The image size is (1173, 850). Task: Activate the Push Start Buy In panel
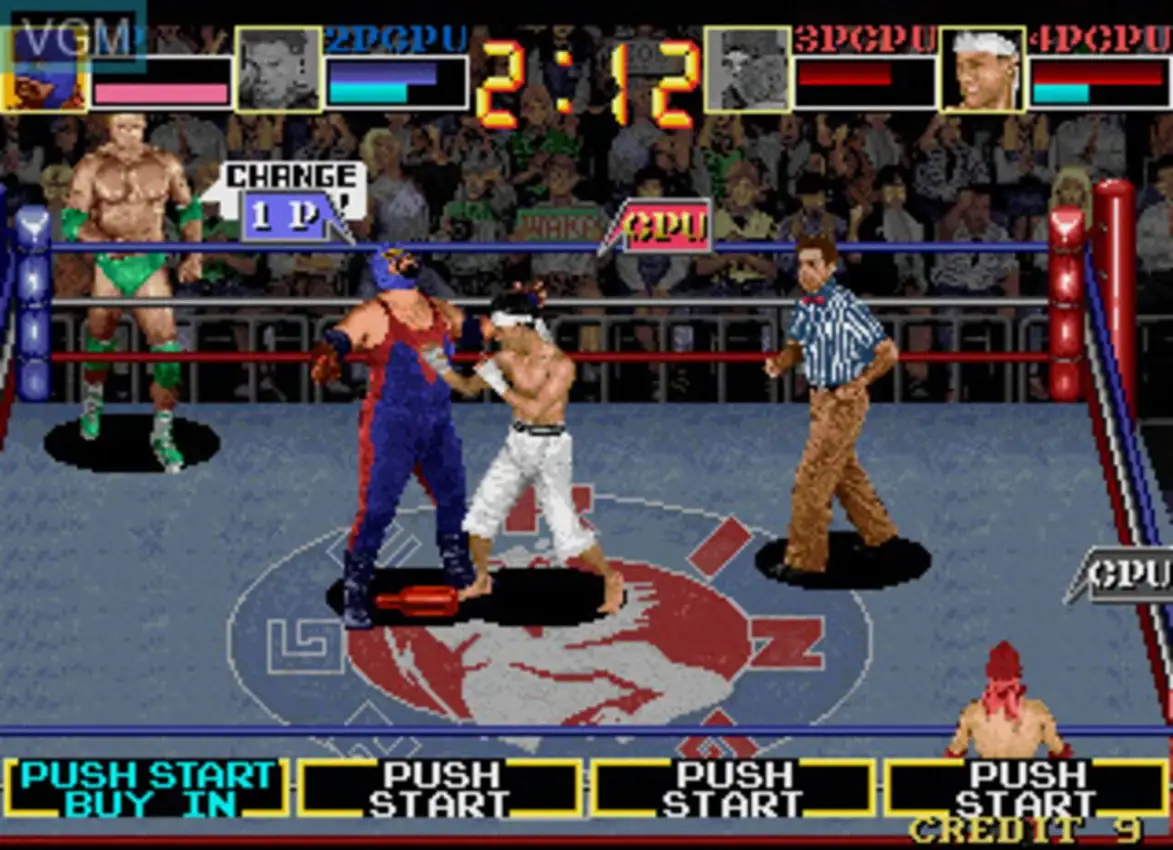(146, 788)
